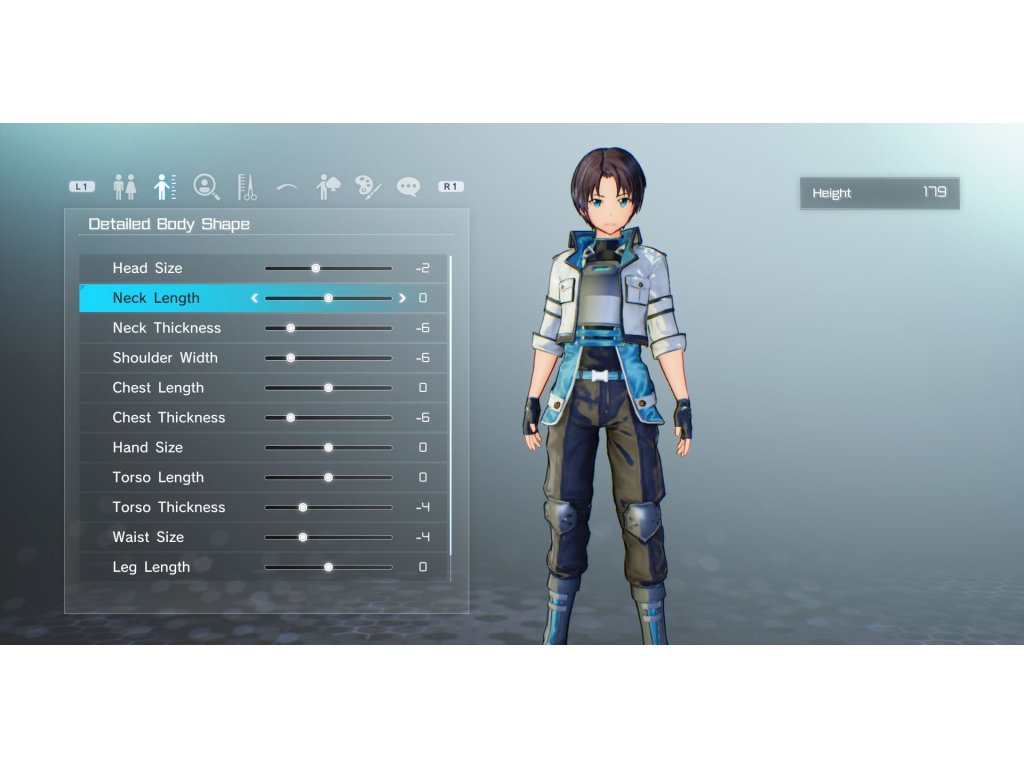Screen dimensions: 1024x768
Task: Adjust the Head Size slider
Action: [x=316, y=268]
